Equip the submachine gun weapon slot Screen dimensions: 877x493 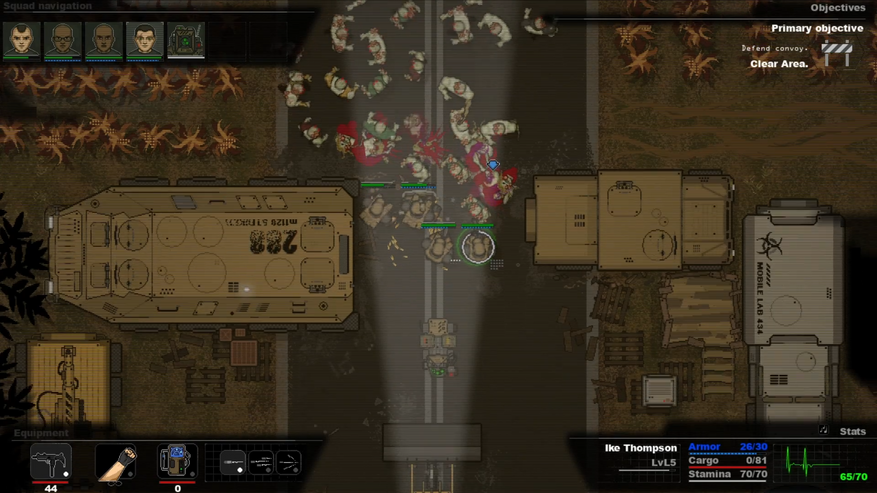pos(50,462)
